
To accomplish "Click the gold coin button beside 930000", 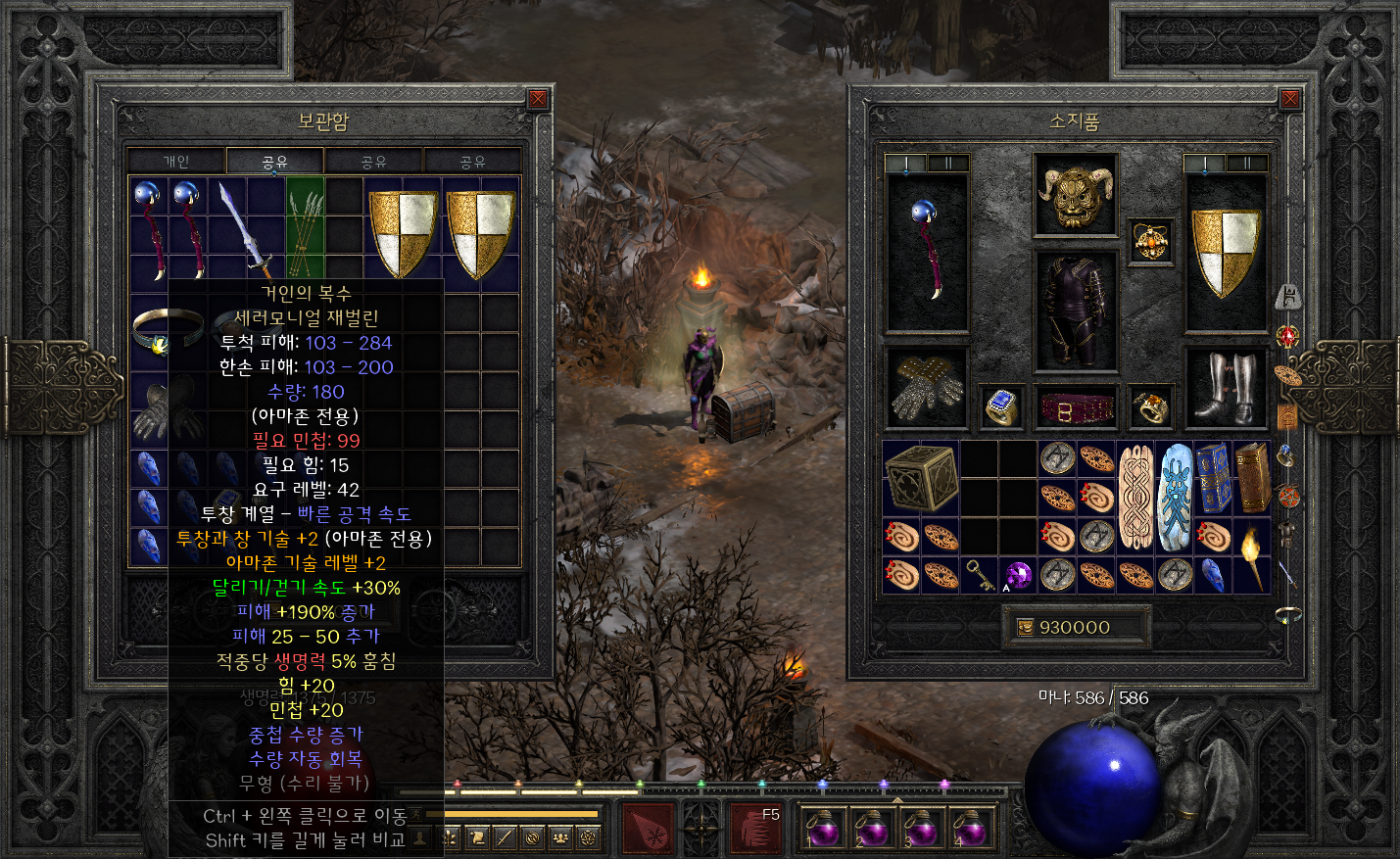I will (1026, 628).
